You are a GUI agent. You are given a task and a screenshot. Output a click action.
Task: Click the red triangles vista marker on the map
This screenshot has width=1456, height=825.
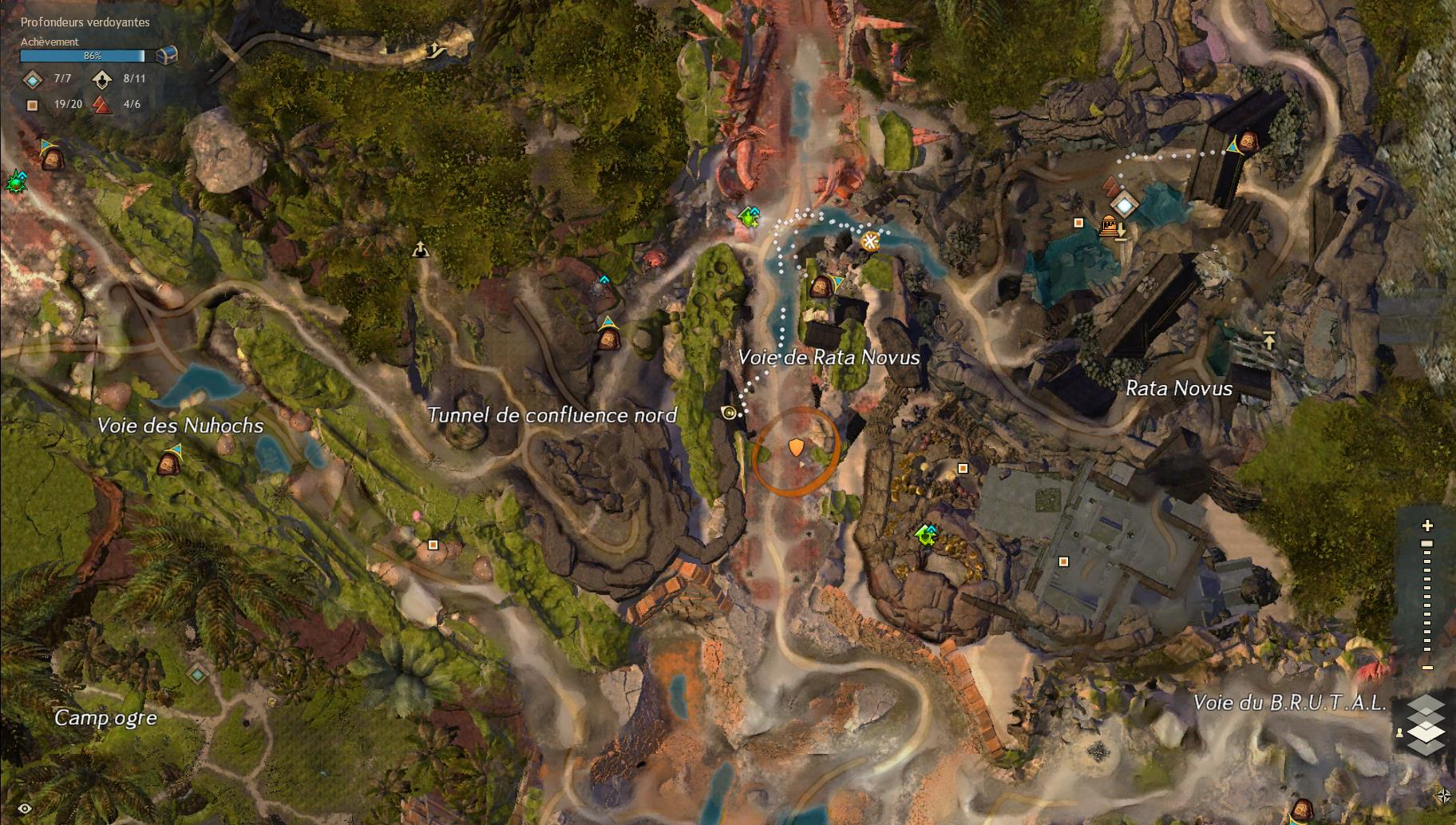pyautogui.click(x=1111, y=187)
